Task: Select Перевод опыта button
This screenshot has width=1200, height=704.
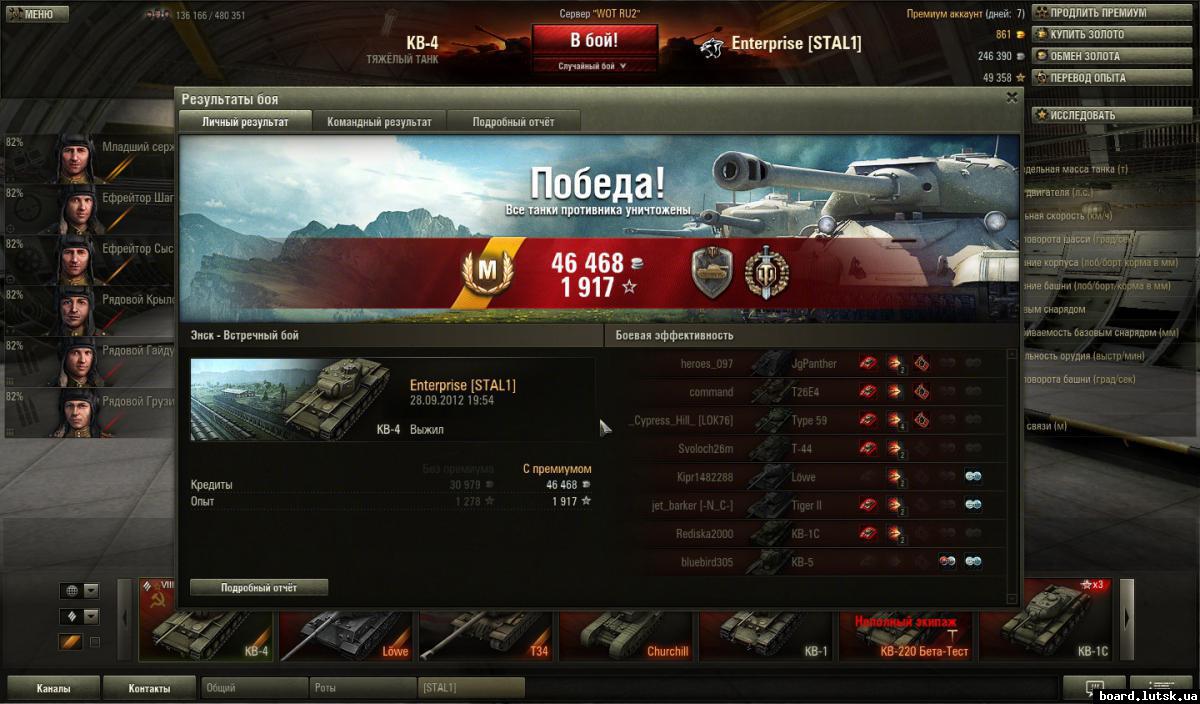Action: click(x=1098, y=78)
